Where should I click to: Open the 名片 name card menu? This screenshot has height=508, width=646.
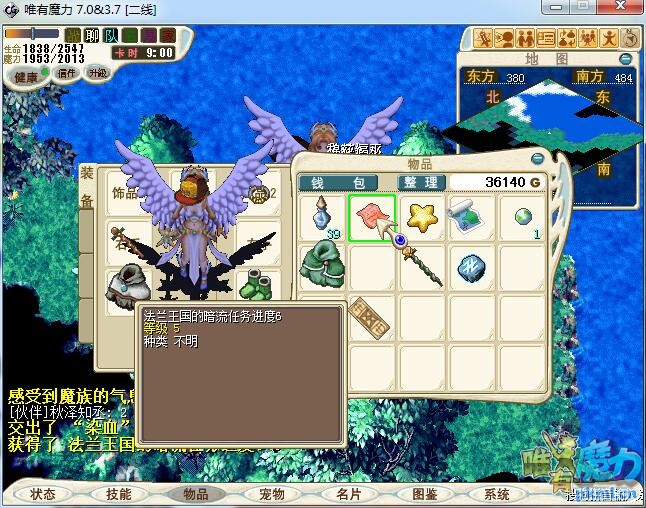348,494
